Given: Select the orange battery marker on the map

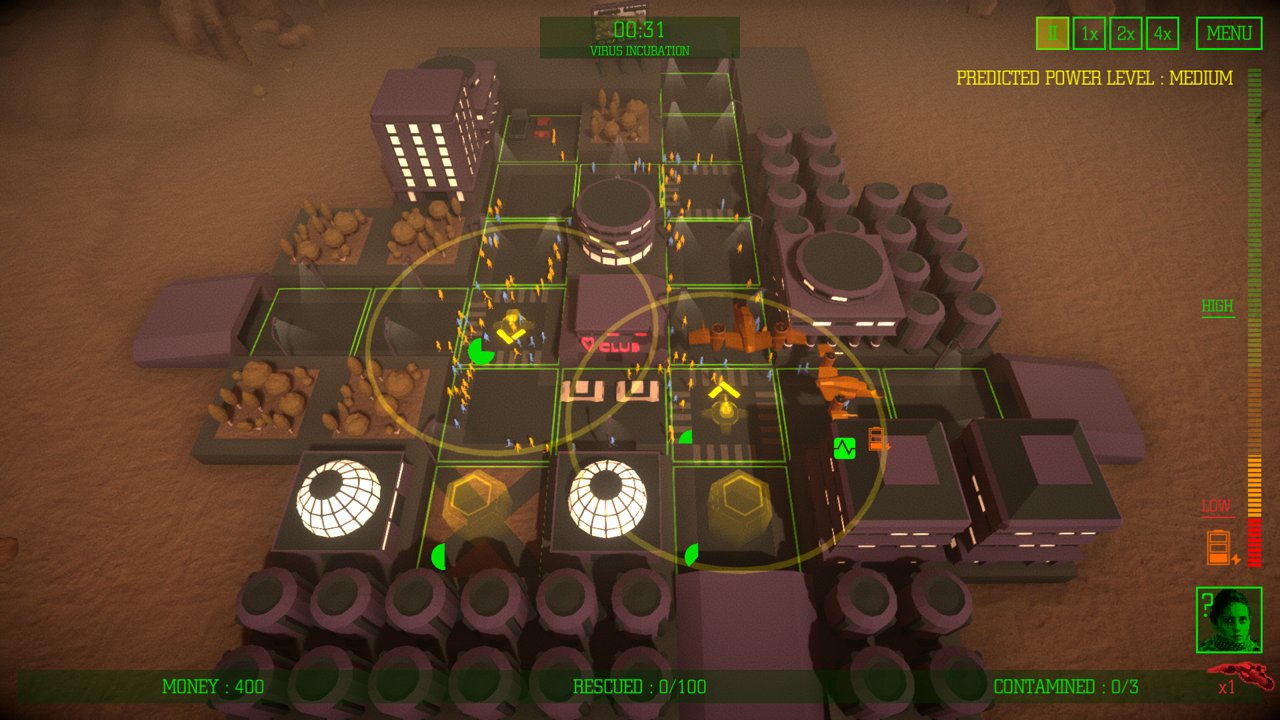Looking at the screenshot, I should click(877, 439).
